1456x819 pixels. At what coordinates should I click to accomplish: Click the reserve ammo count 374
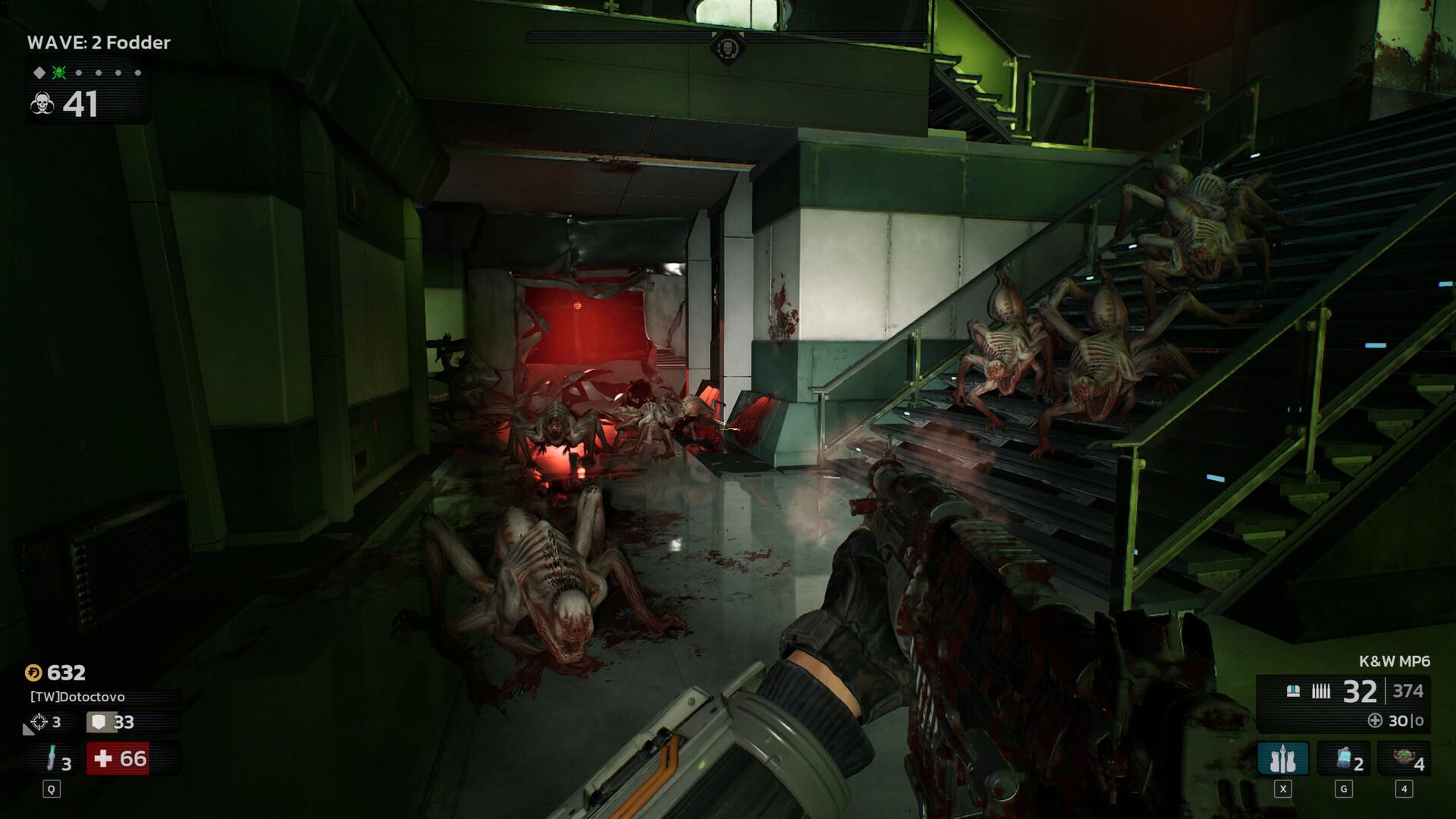[1408, 691]
